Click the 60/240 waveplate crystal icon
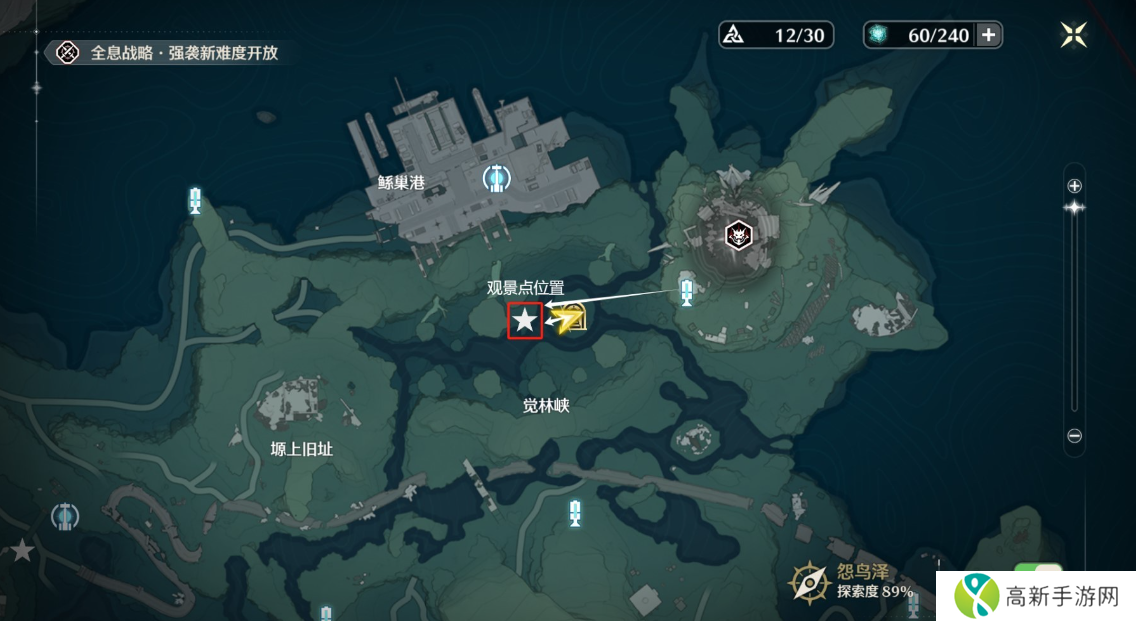1136x621 pixels. tap(879, 35)
